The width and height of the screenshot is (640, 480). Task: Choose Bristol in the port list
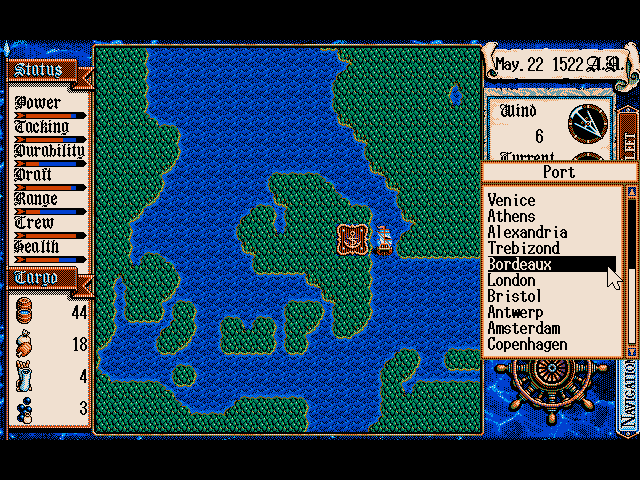pos(514,296)
